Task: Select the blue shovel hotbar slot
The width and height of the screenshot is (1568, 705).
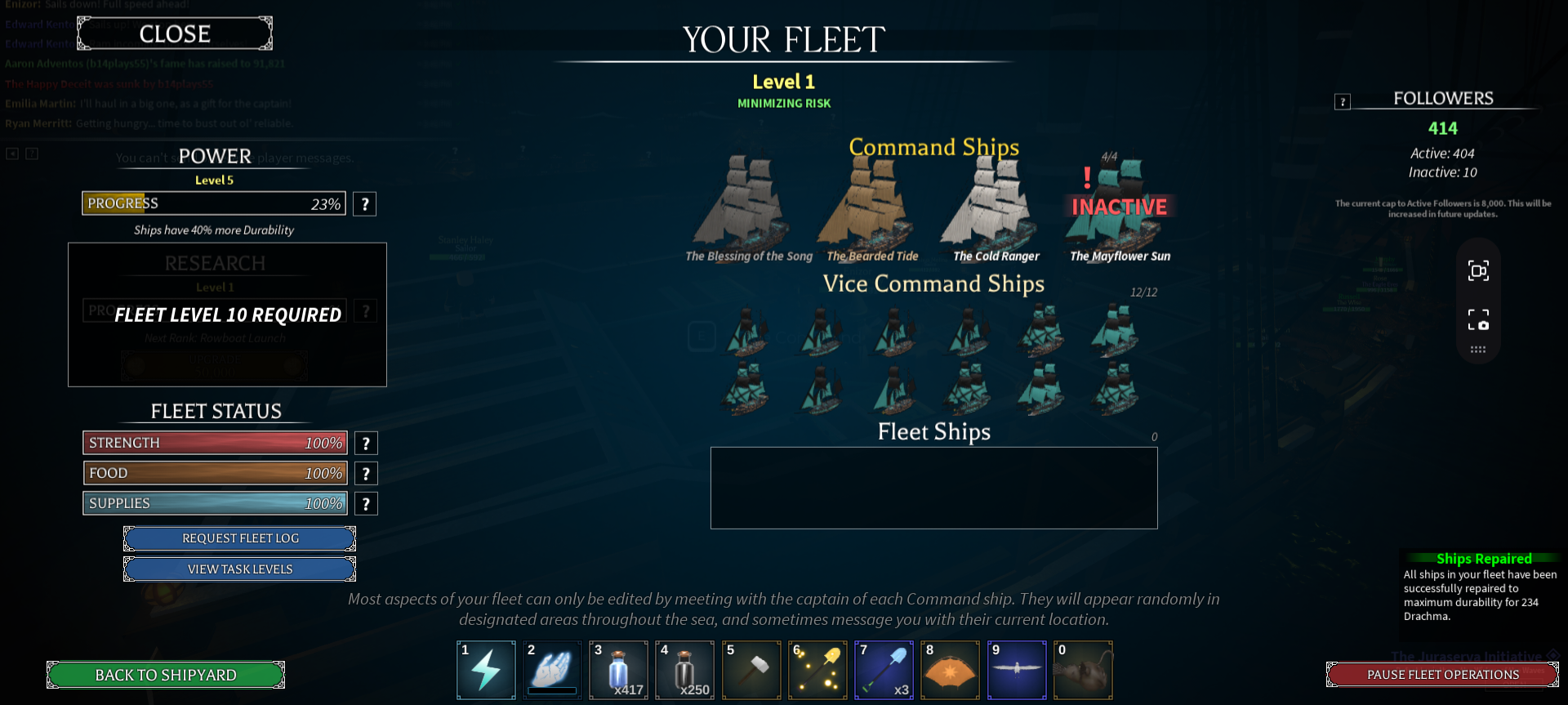Action: click(x=884, y=671)
